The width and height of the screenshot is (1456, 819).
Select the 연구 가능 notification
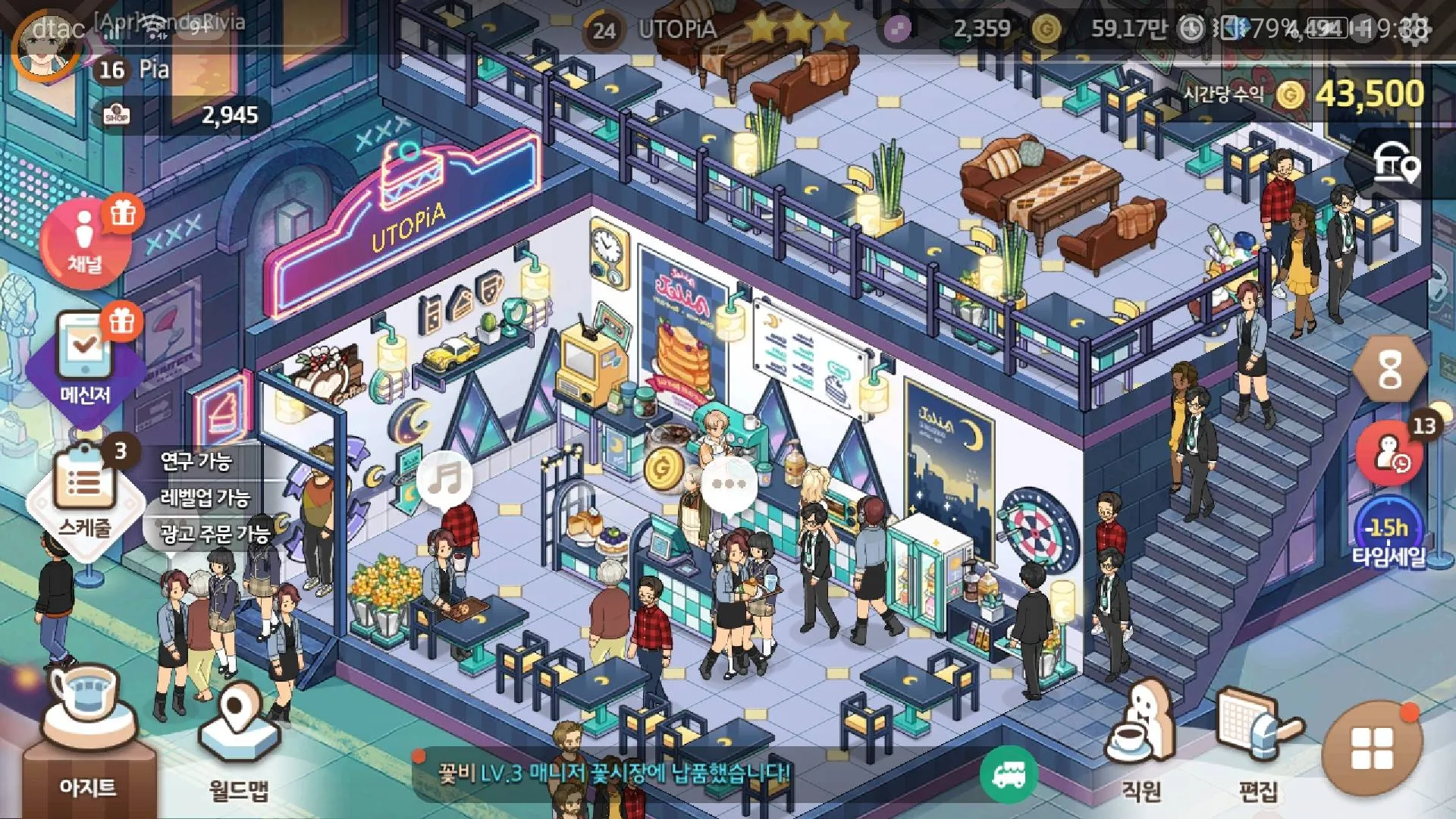point(196,460)
